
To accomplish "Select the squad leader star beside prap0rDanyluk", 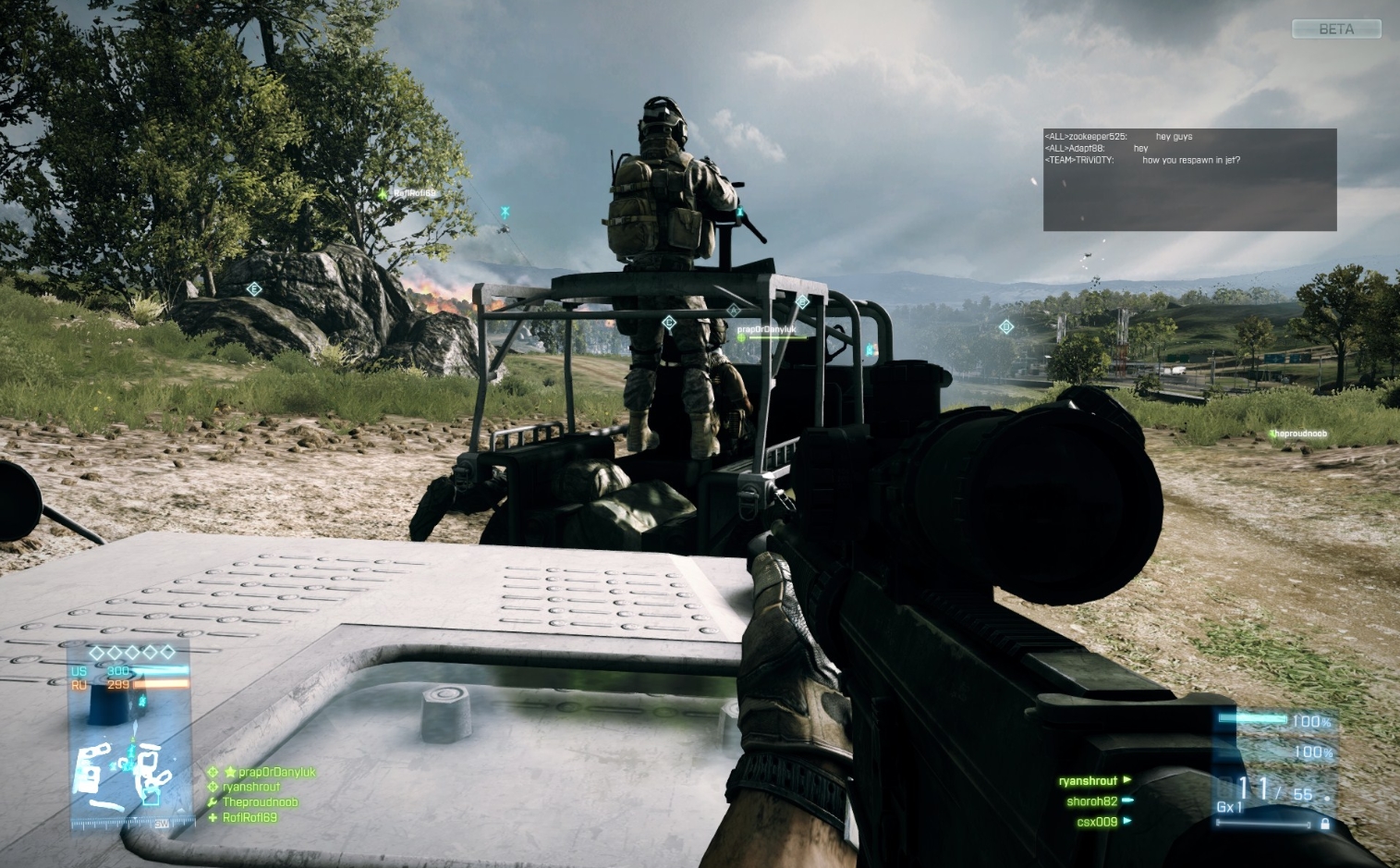I will (x=231, y=772).
